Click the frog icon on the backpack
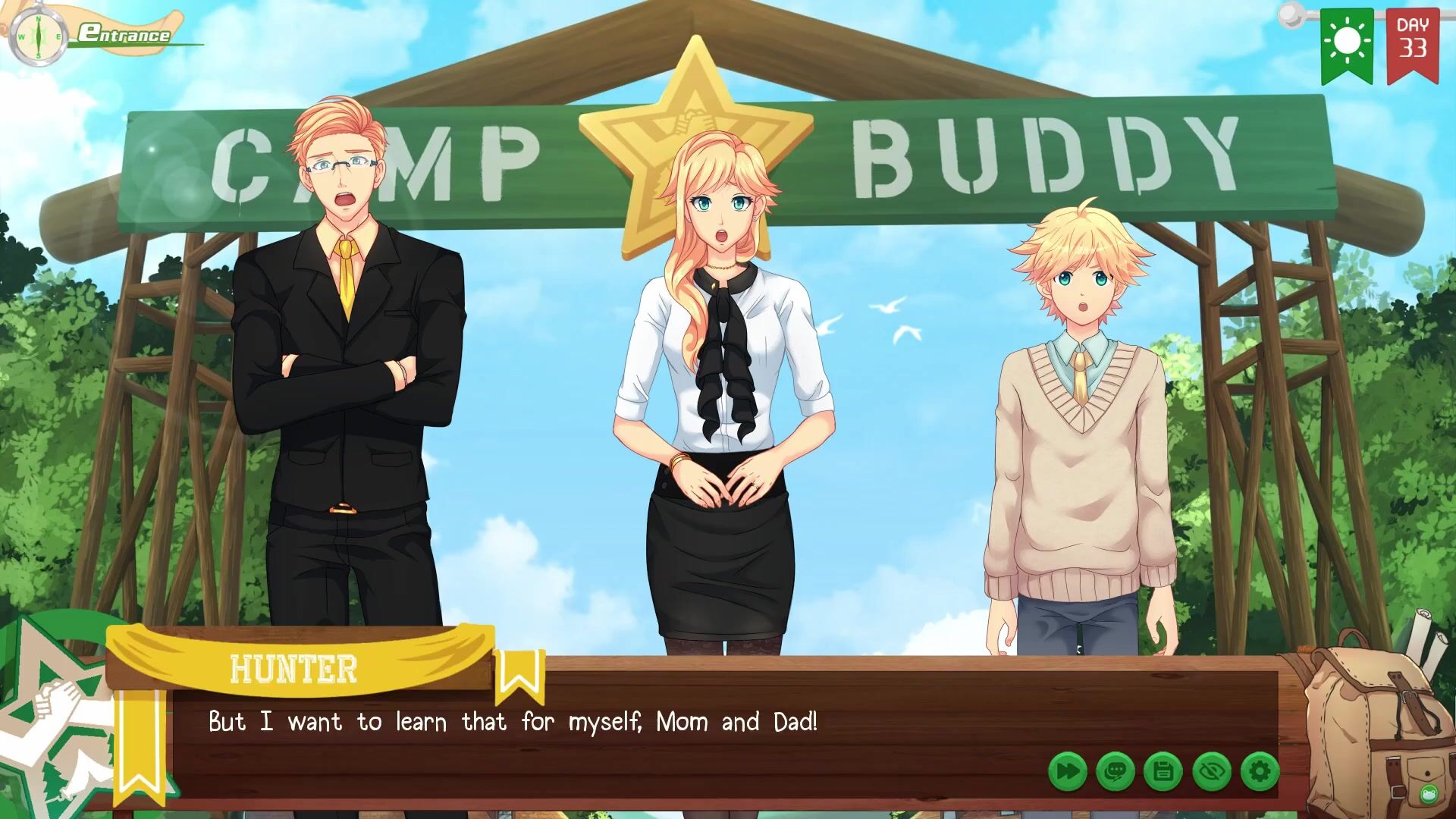 click(x=1429, y=794)
